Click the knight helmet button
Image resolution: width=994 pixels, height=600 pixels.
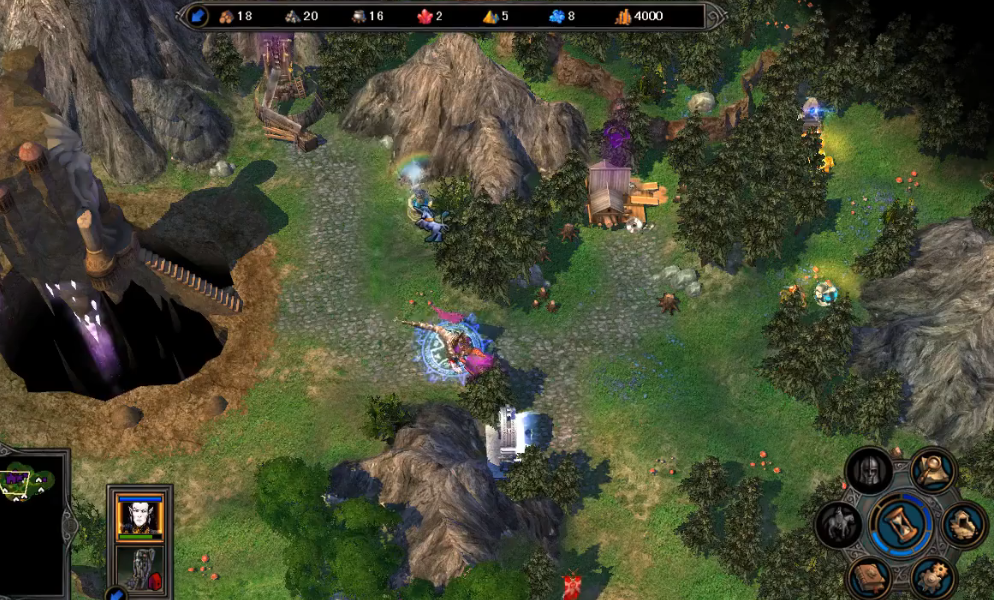tap(868, 470)
